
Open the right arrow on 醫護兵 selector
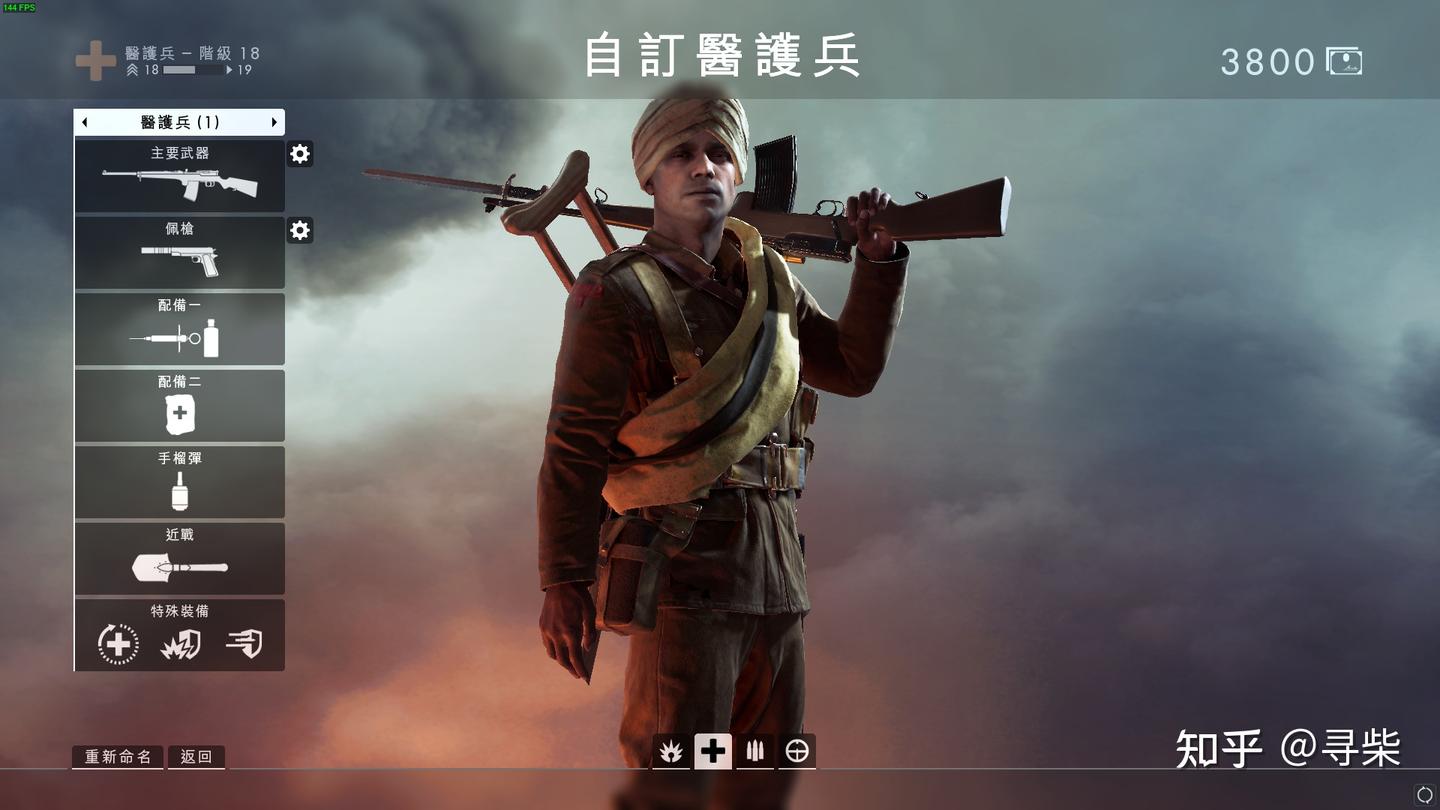click(276, 121)
